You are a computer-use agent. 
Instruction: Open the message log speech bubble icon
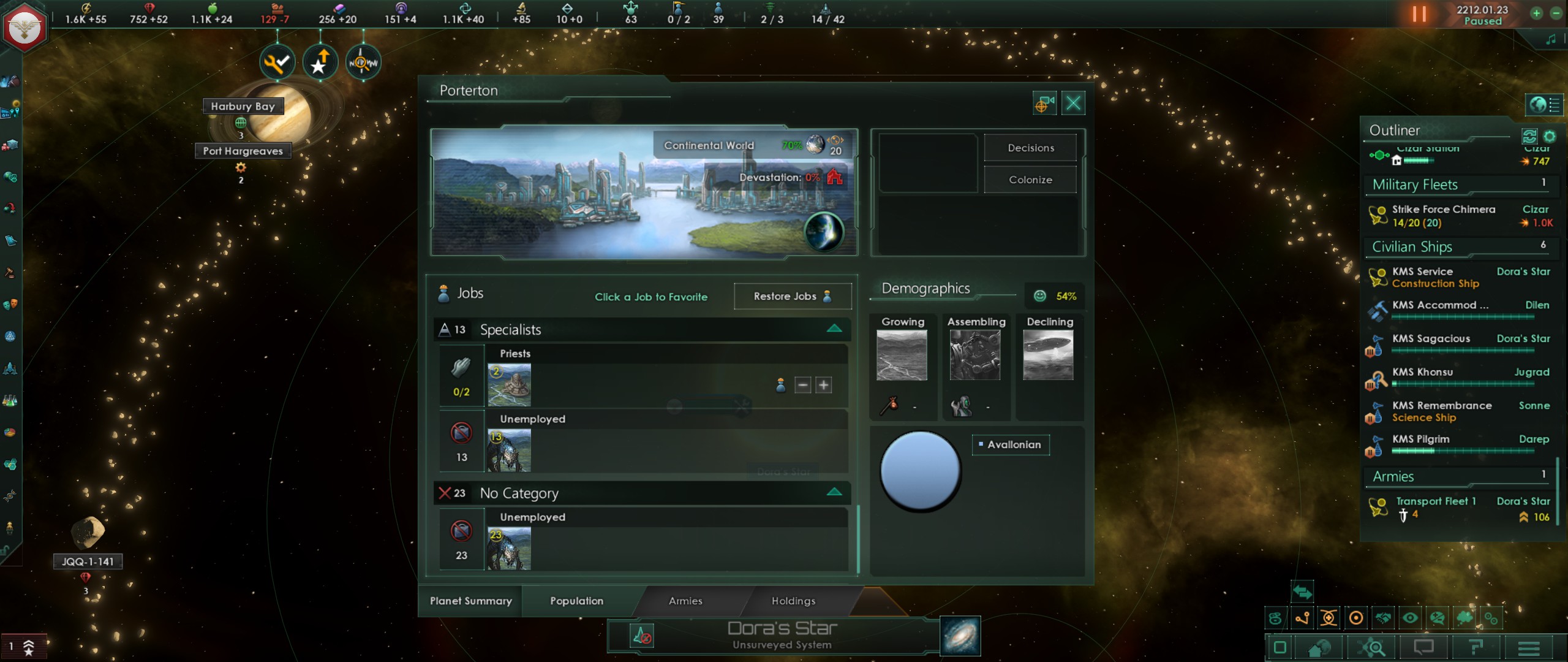tap(1423, 647)
